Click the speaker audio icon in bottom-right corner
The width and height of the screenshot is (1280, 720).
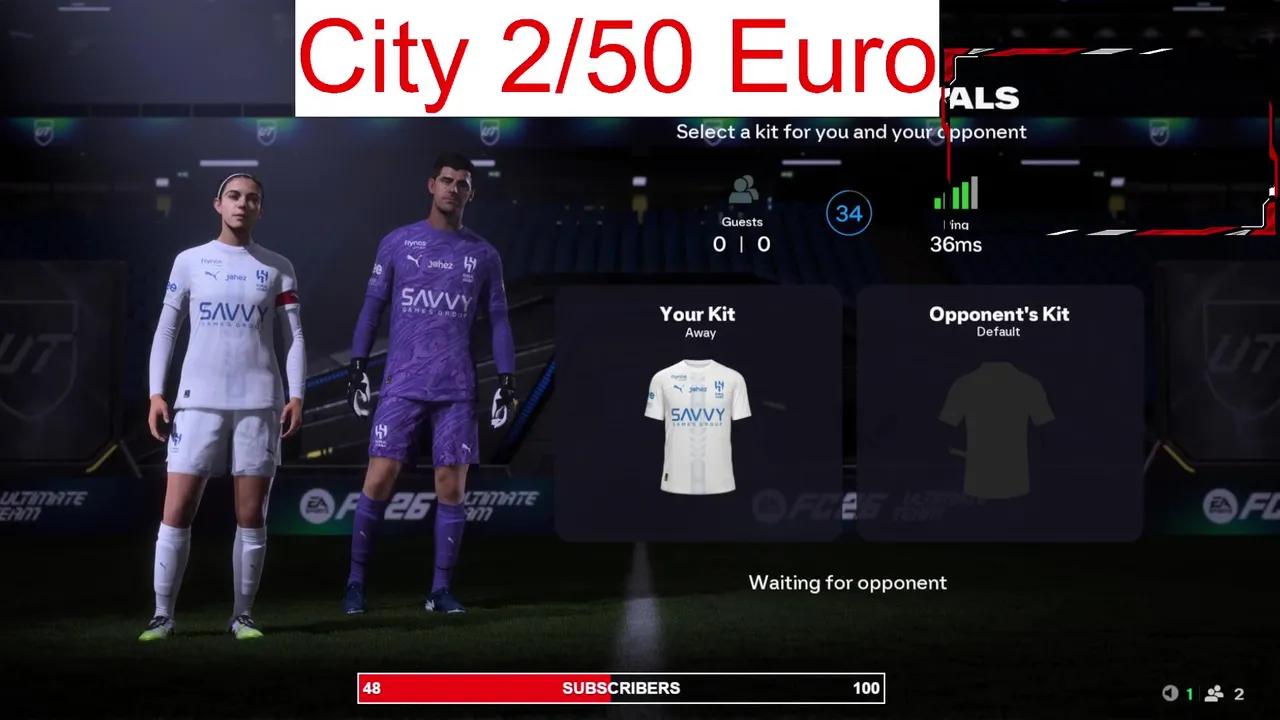pyautogui.click(x=1168, y=691)
